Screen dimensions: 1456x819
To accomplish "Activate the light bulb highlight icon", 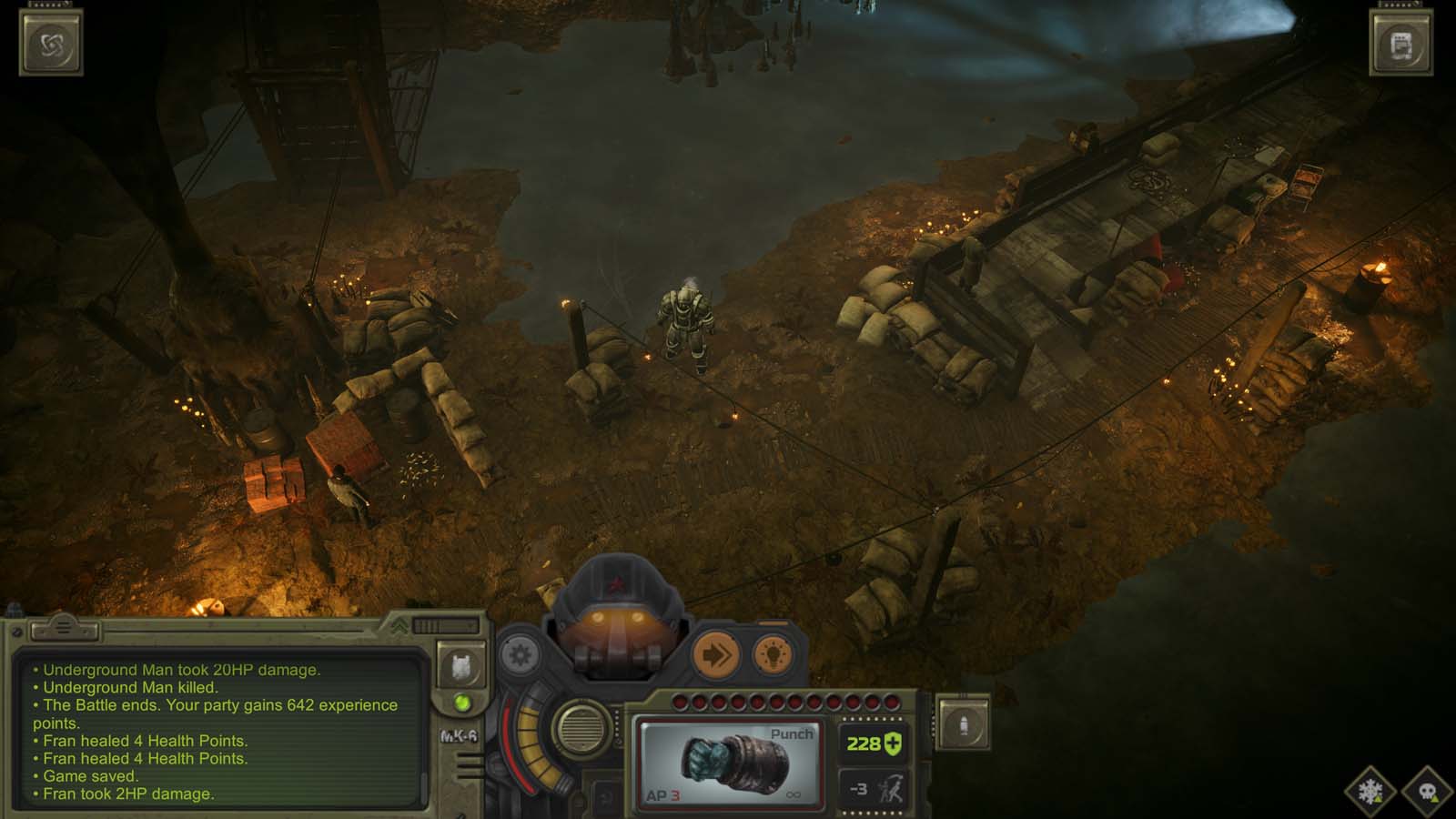I will coord(774,655).
